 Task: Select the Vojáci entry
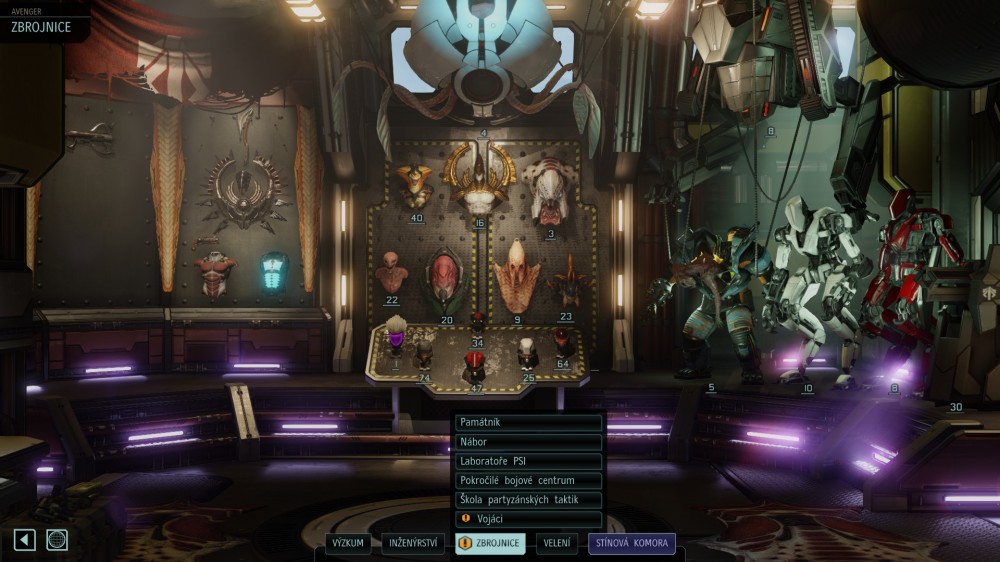(x=528, y=520)
